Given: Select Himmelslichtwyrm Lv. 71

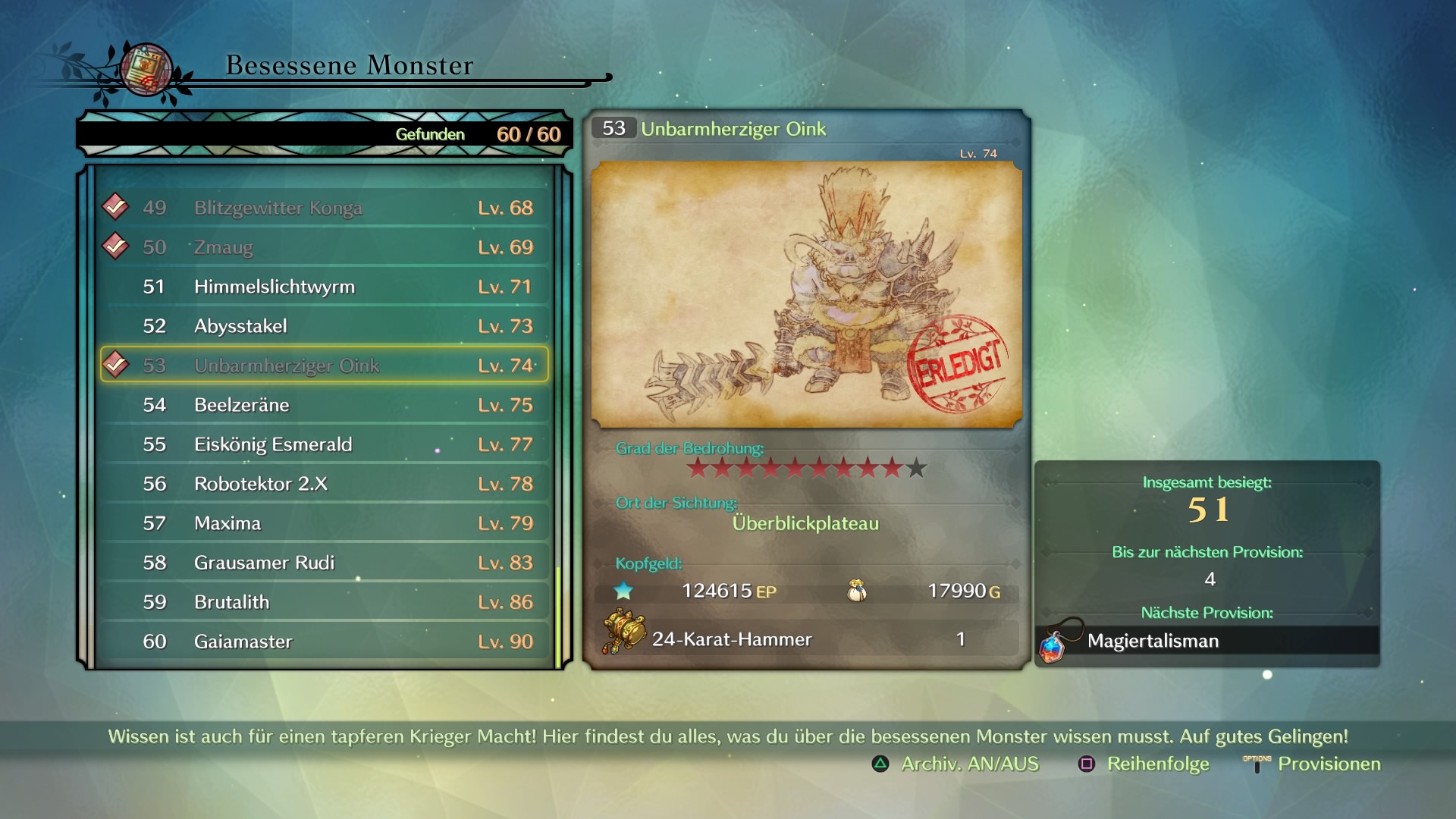Looking at the screenshot, I should (325, 287).
